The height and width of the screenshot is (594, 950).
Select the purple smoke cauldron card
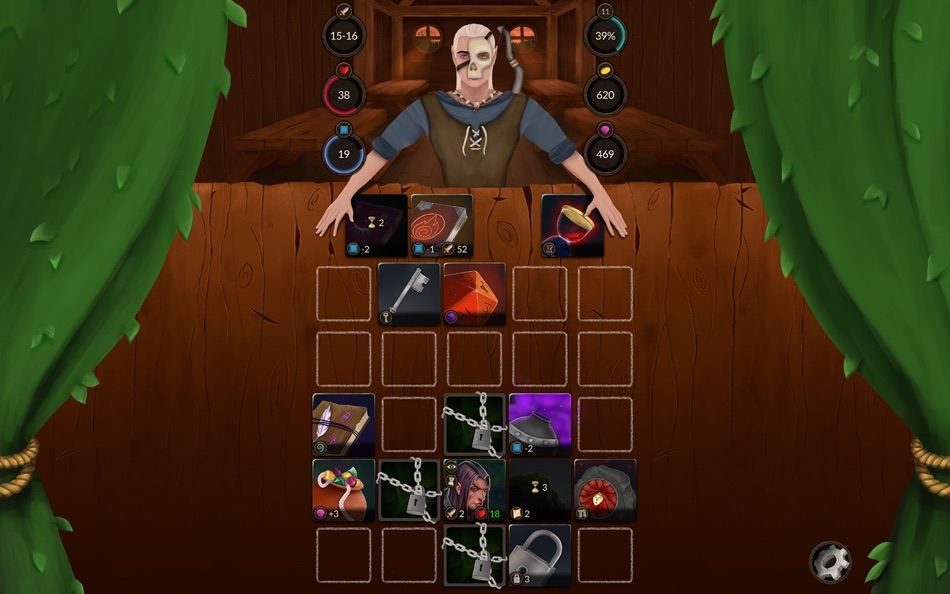[540, 424]
